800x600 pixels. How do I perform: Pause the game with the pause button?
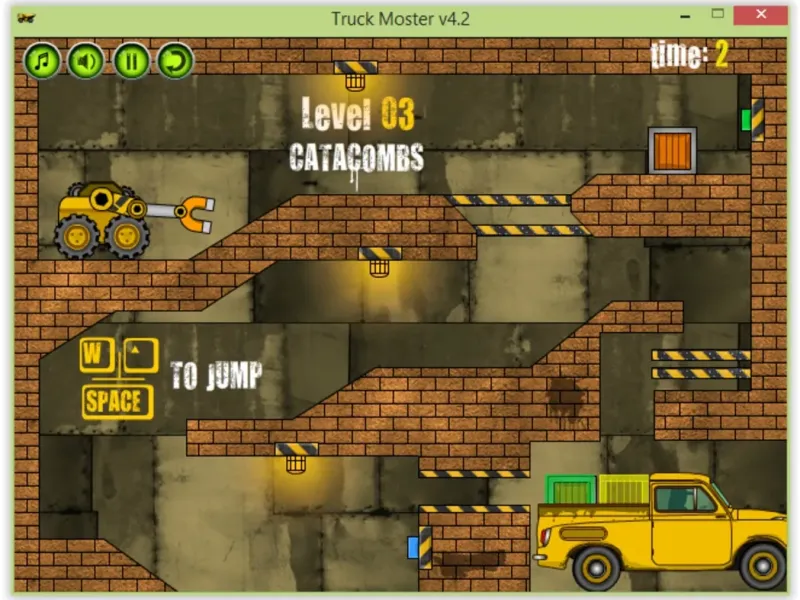pos(130,61)
